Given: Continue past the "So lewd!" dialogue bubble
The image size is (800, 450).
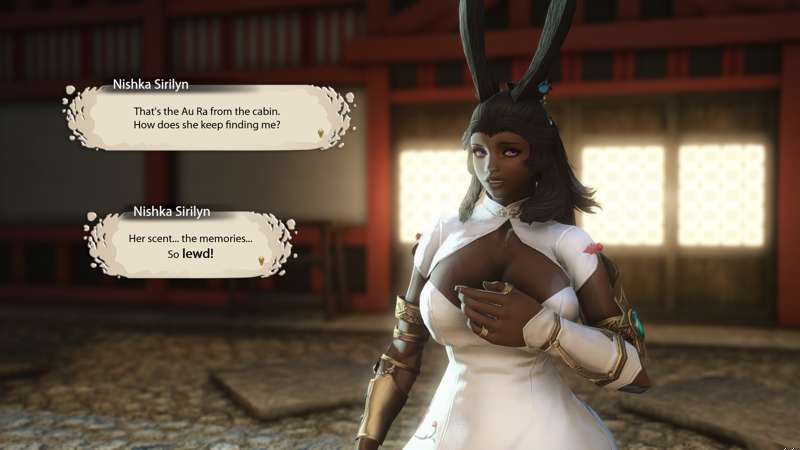Looking at the screenshot, I should pyautogui.click(x=262, y=259).
